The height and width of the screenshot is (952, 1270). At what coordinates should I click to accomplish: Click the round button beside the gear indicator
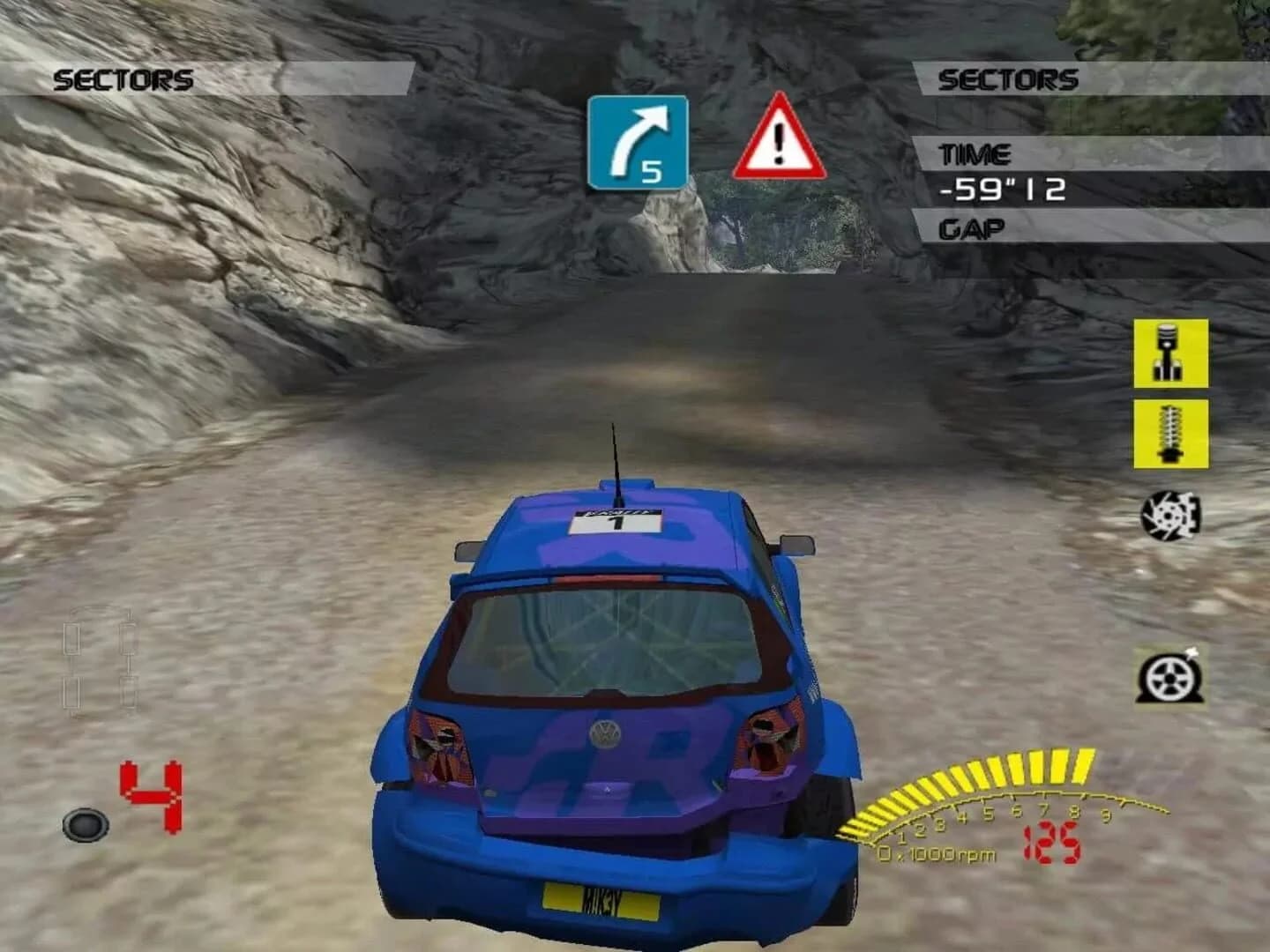click(86, 825)
